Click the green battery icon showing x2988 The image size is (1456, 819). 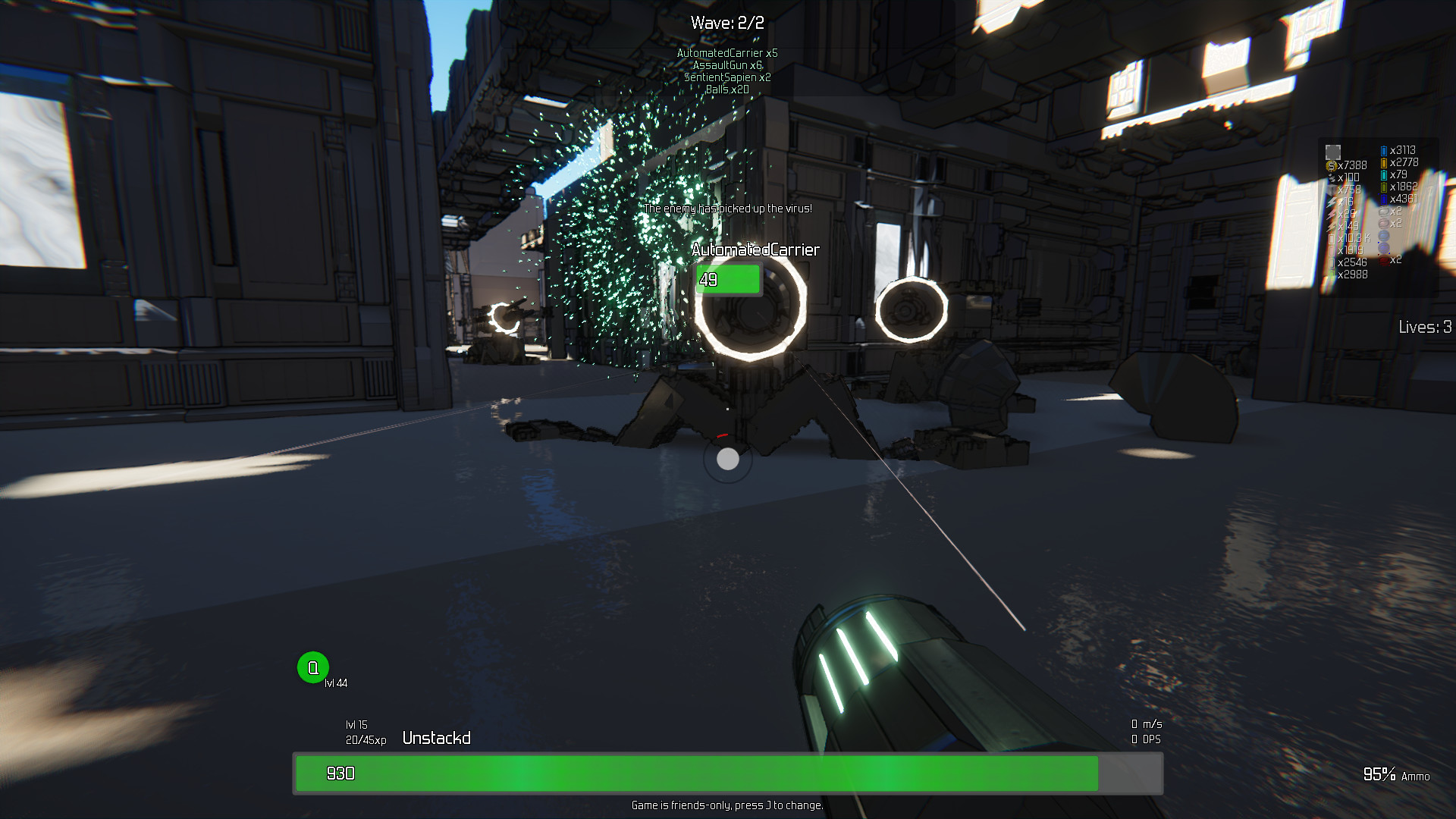pos(1330,273)
